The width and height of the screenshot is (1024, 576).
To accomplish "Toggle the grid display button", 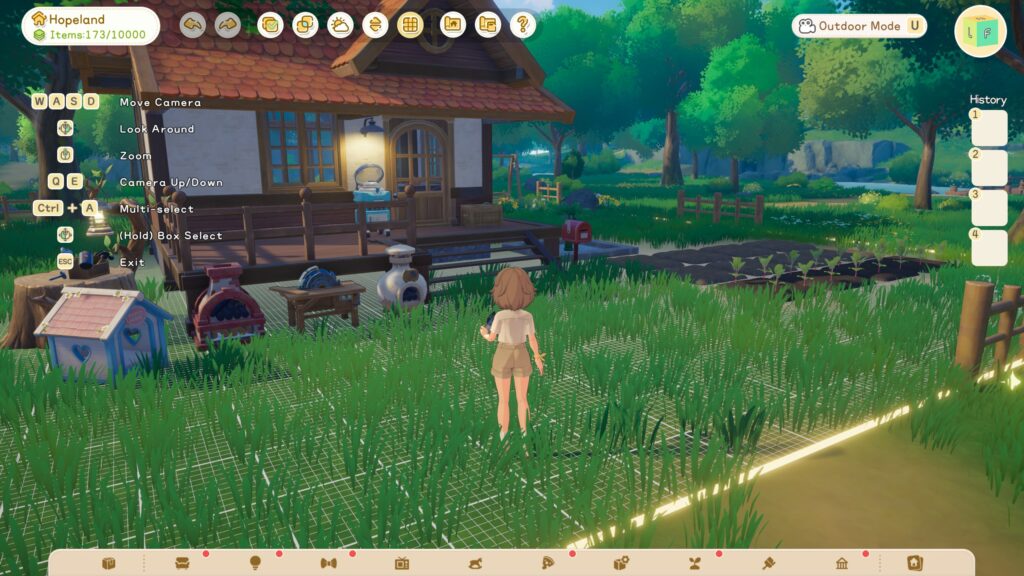I will pos(410,25).
